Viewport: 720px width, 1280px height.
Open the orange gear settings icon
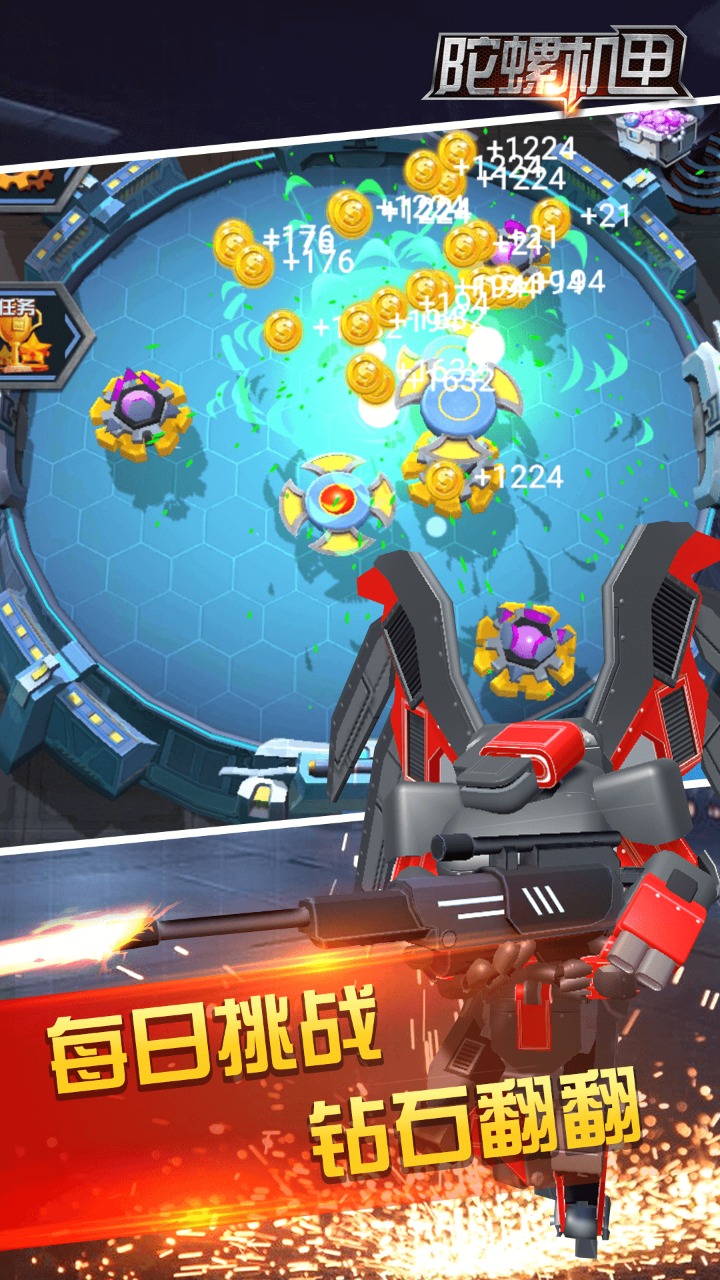[28, 182]
